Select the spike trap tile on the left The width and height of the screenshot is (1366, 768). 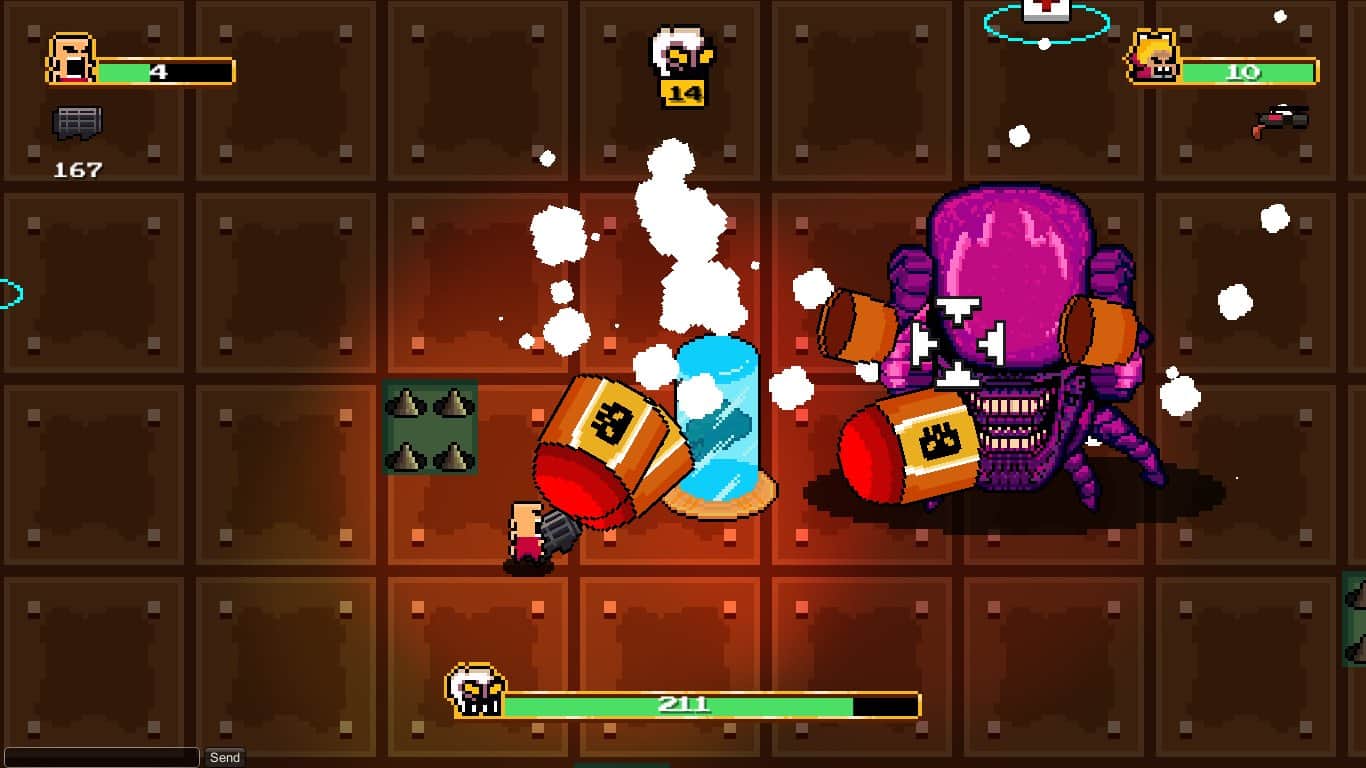pyautogui.click(x=431, y=430)
